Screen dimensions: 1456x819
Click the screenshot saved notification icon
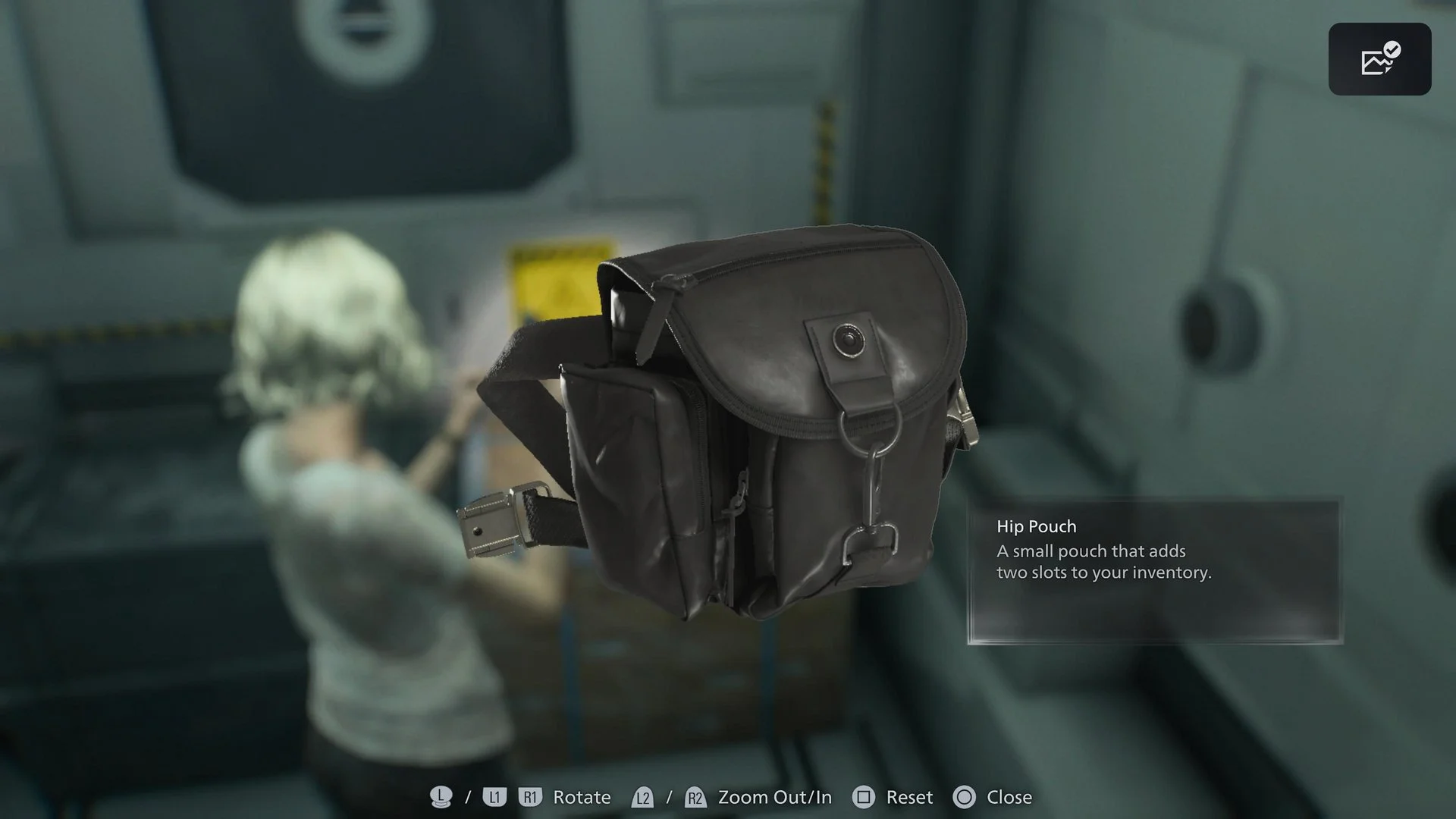pyautogui.click(x=1380, y=59)
